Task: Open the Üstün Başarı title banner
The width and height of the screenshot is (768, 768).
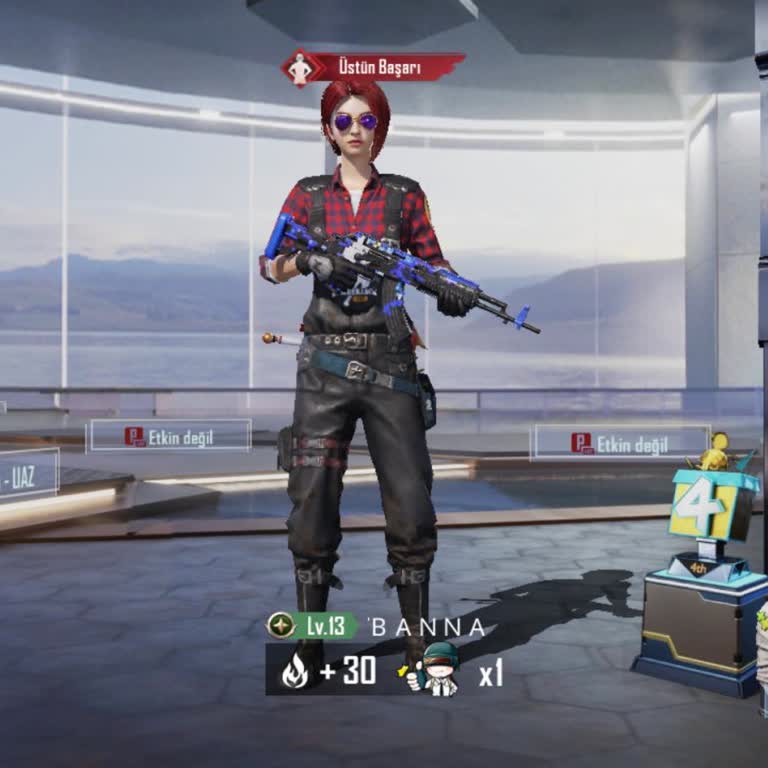Action: point(373,68)
